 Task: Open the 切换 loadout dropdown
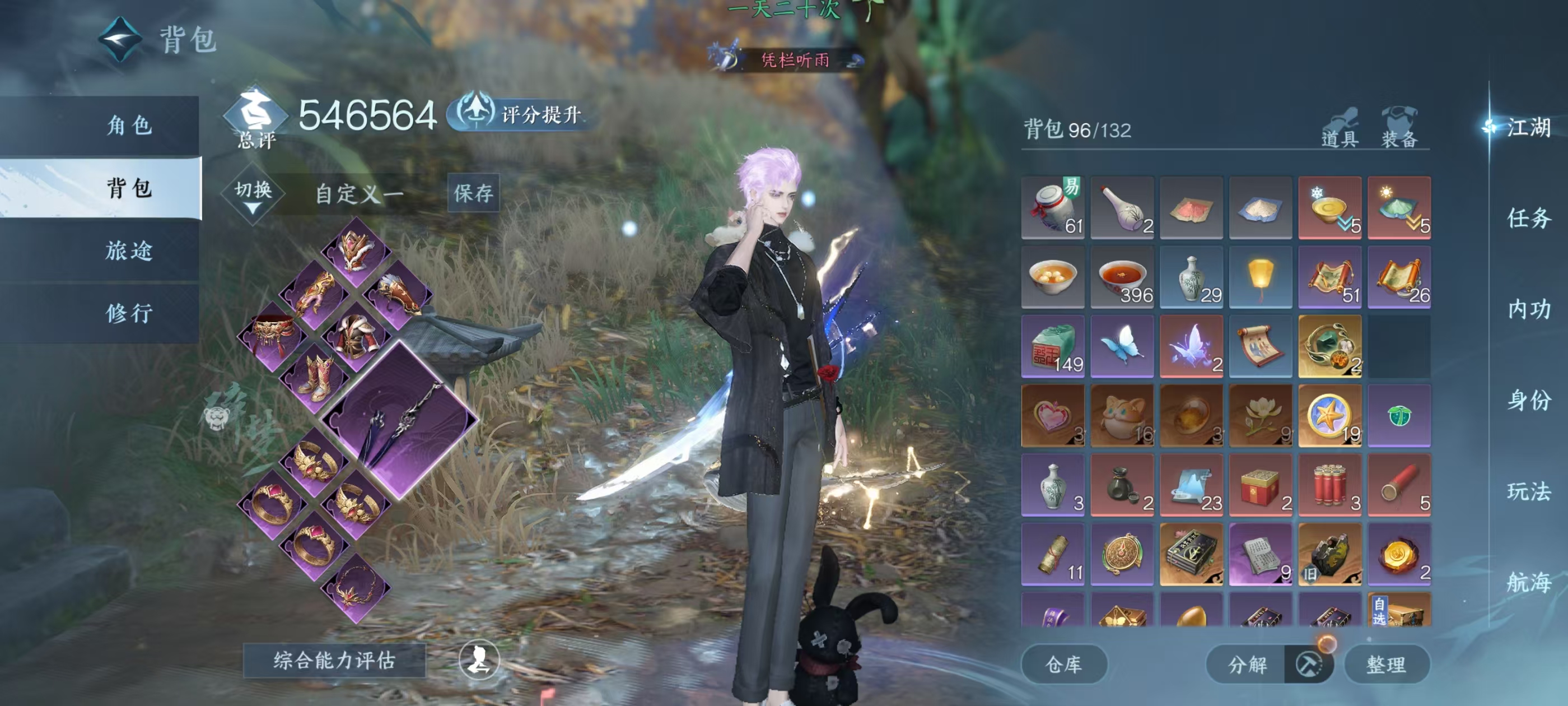tap(253, 195)
